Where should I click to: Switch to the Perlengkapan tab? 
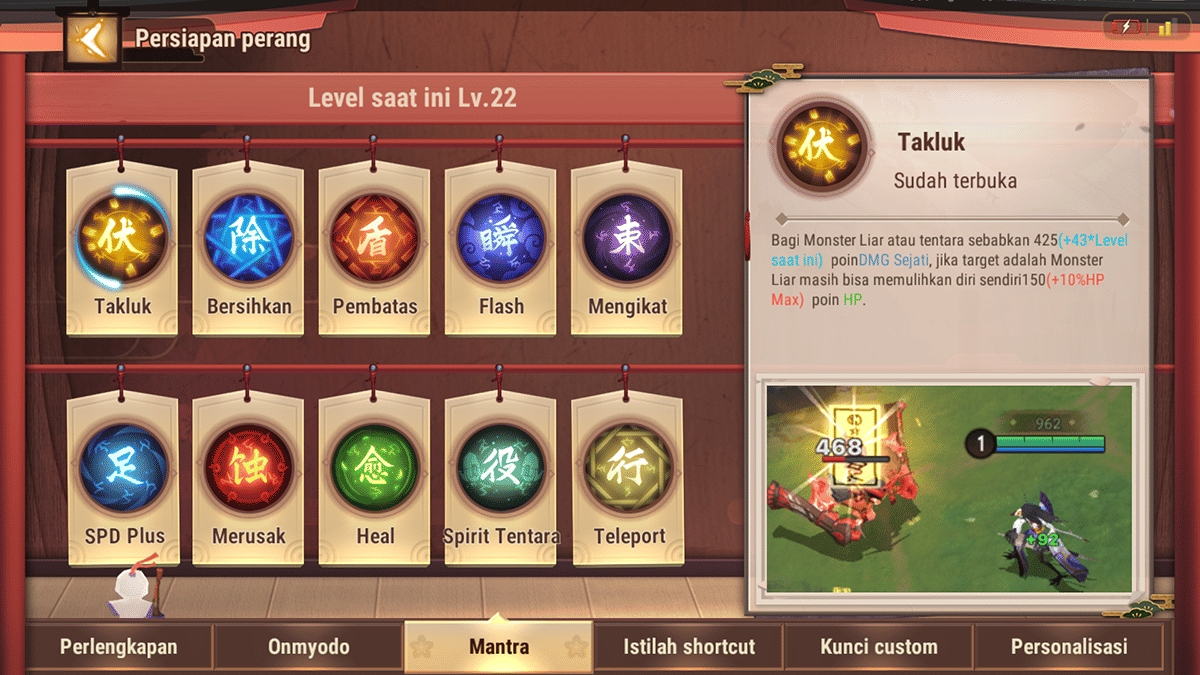pyautogui.click(x=118, y=647)
